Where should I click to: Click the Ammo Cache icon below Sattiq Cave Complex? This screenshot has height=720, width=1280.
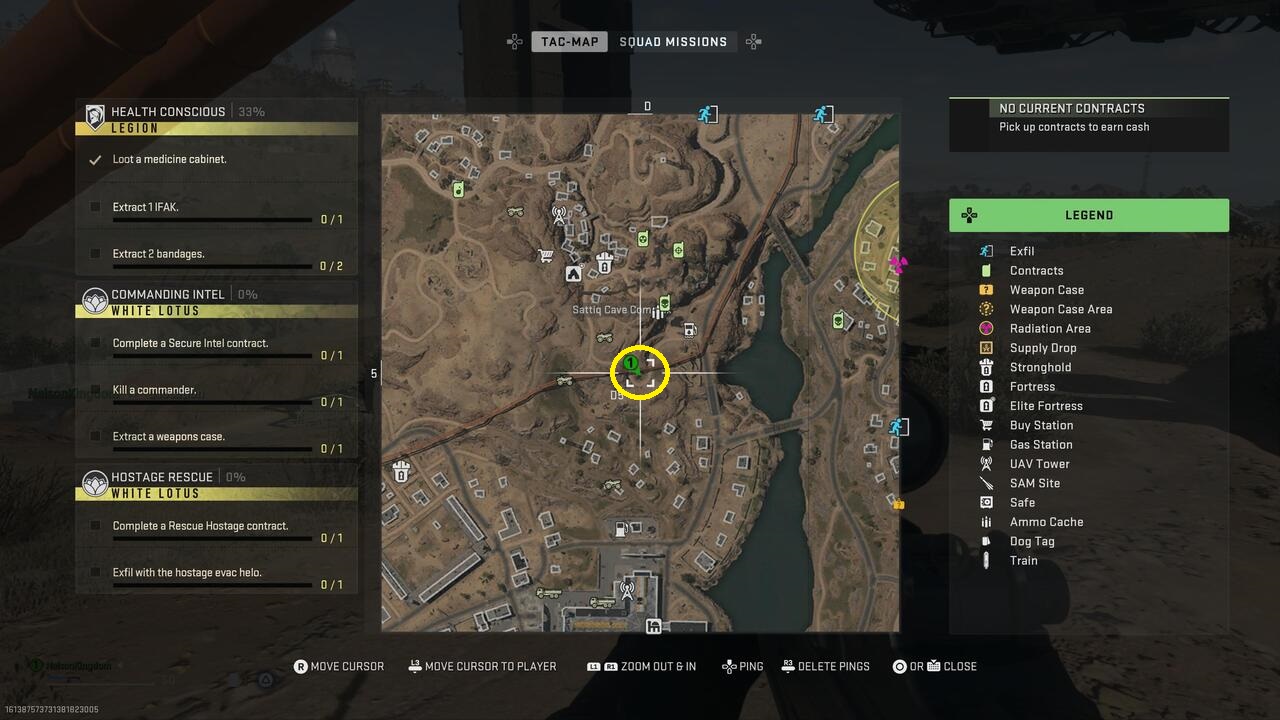click(x=658, y=311)
